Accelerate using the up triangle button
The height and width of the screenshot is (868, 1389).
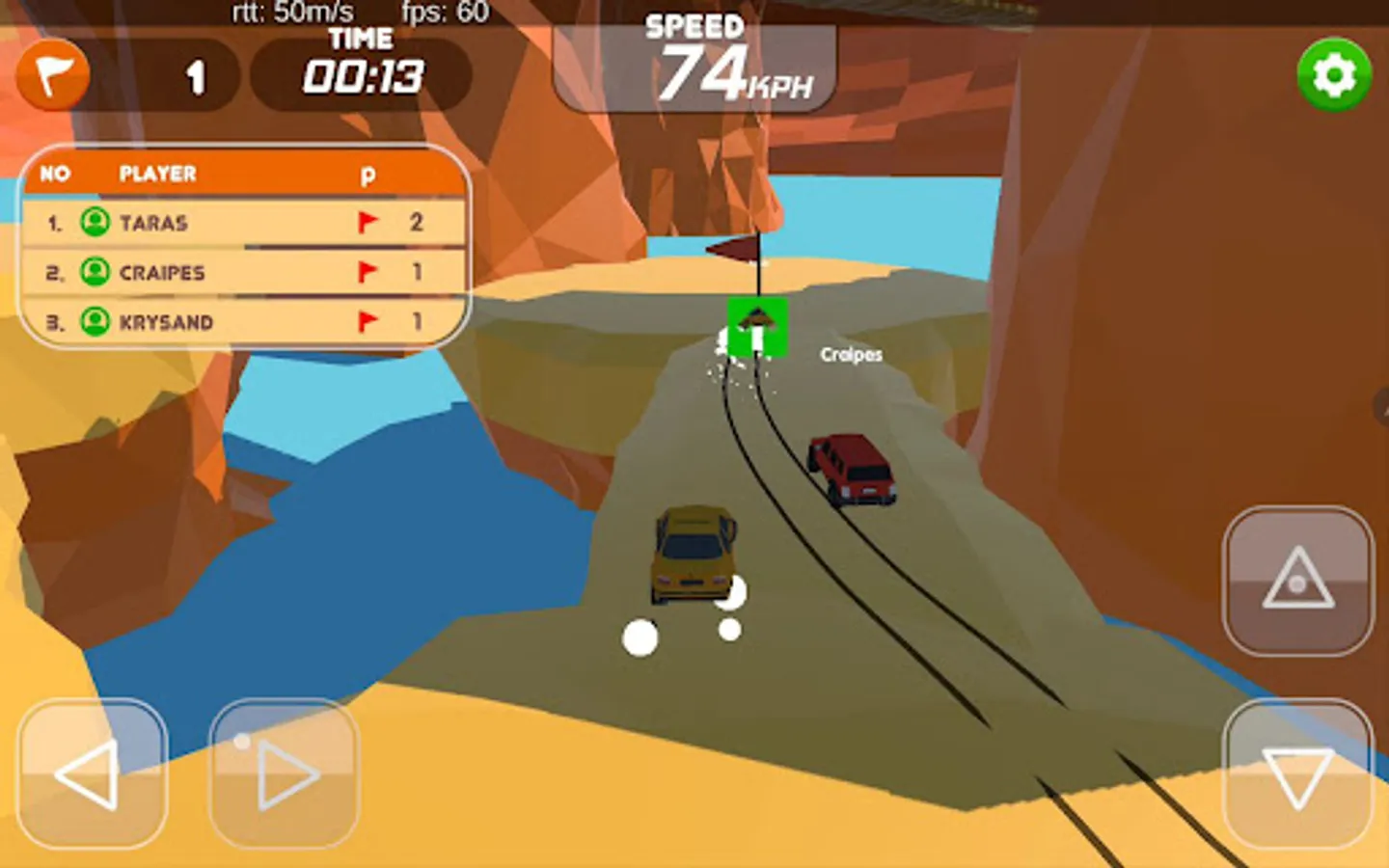point(1297,581)
